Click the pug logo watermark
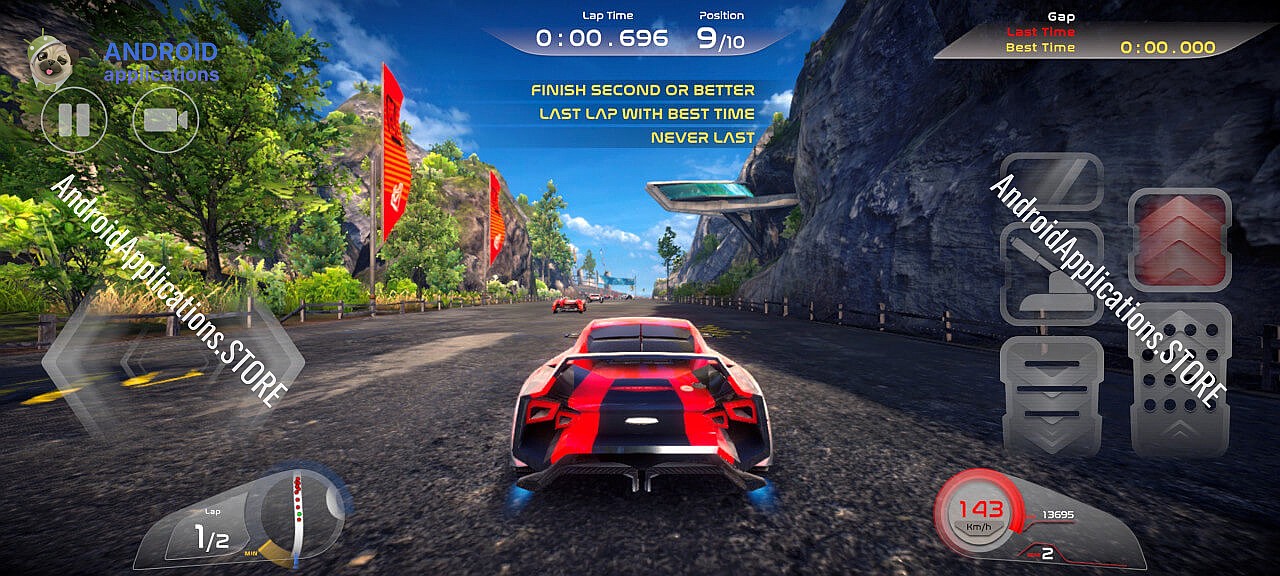The width and height of the screenshot is (1280, 576). [46, 62]
